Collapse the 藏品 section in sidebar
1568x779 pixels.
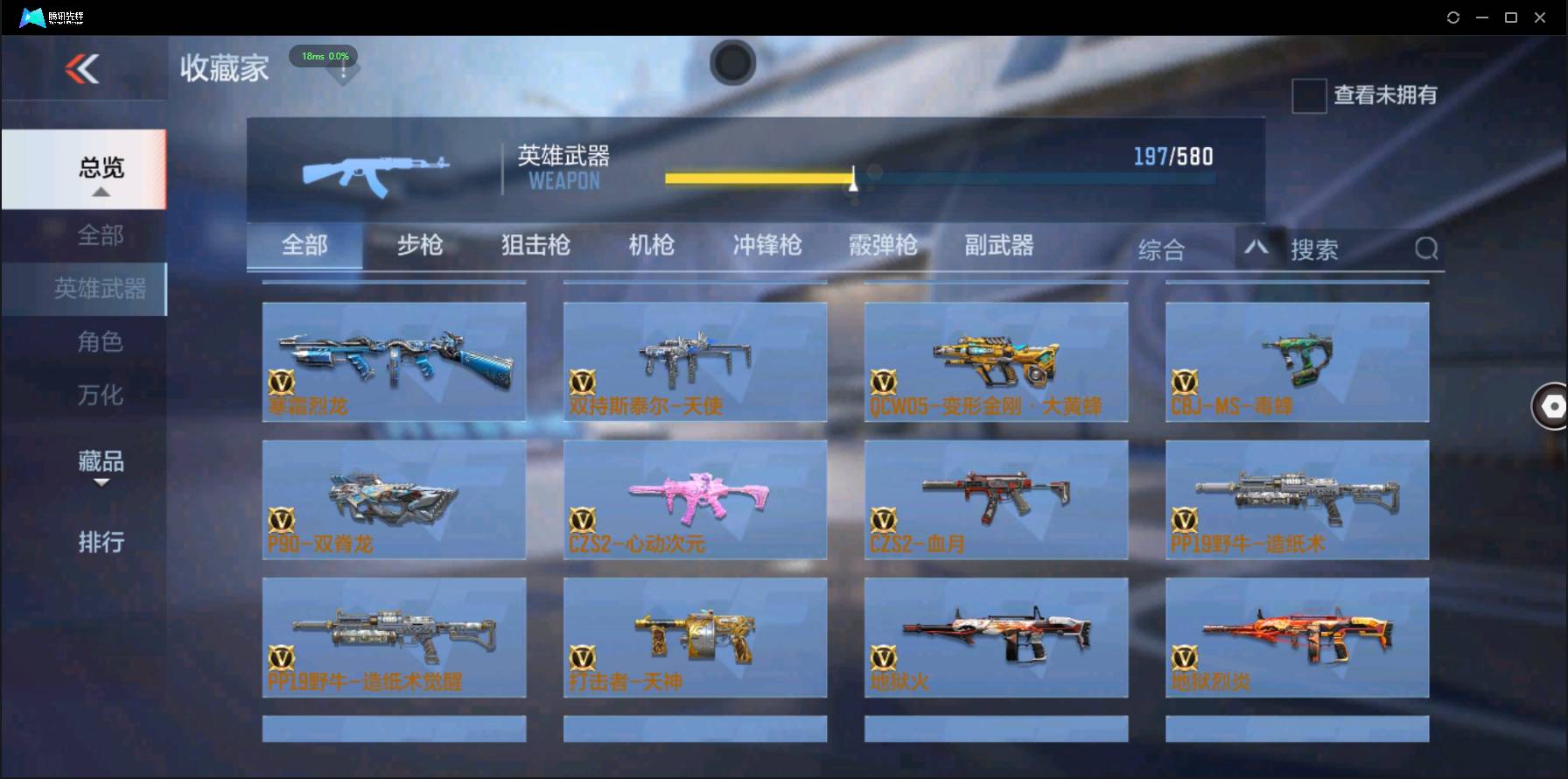pos(99,462)
